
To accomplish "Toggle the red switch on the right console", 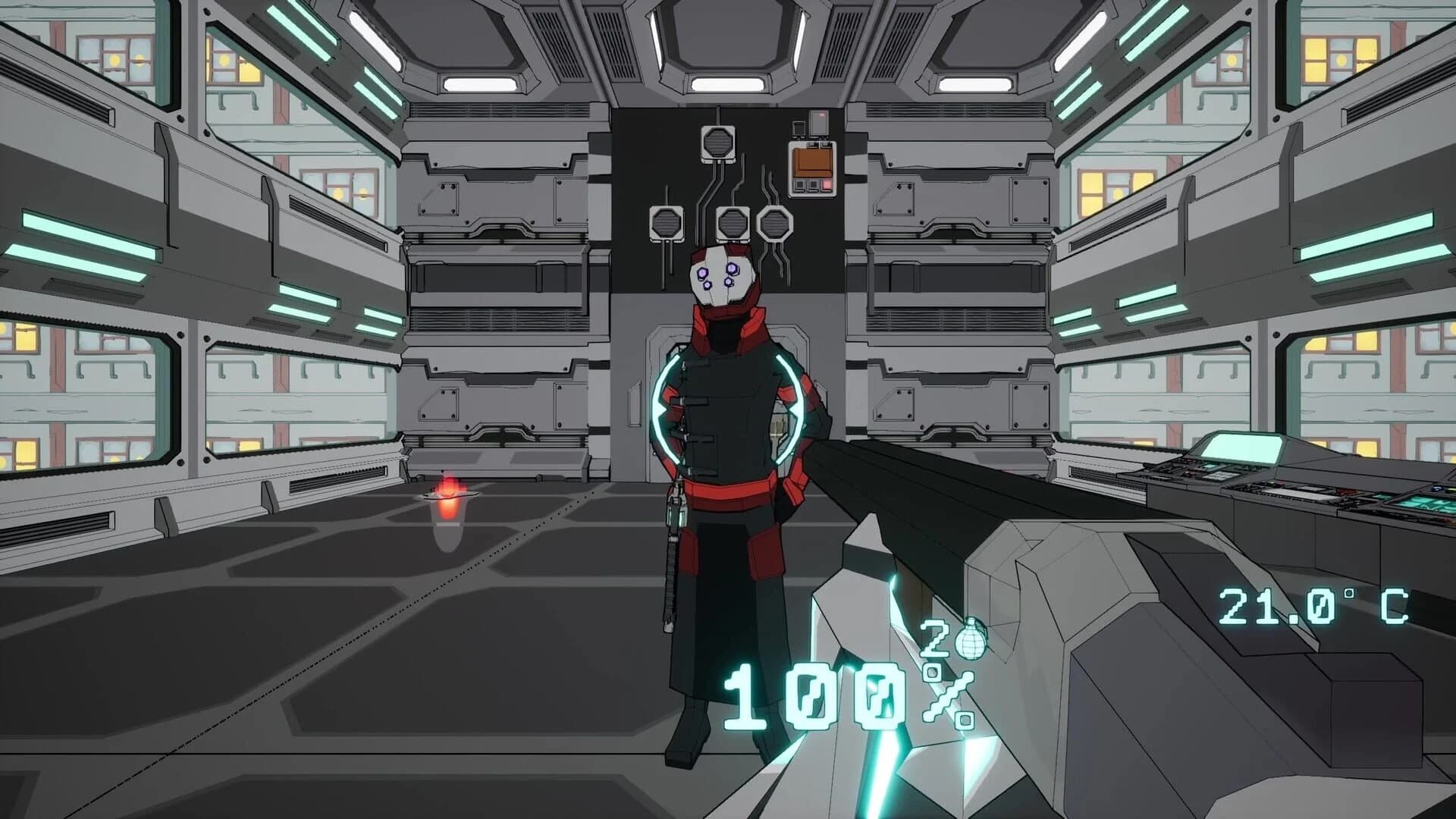I will [x=1343, y=491].
